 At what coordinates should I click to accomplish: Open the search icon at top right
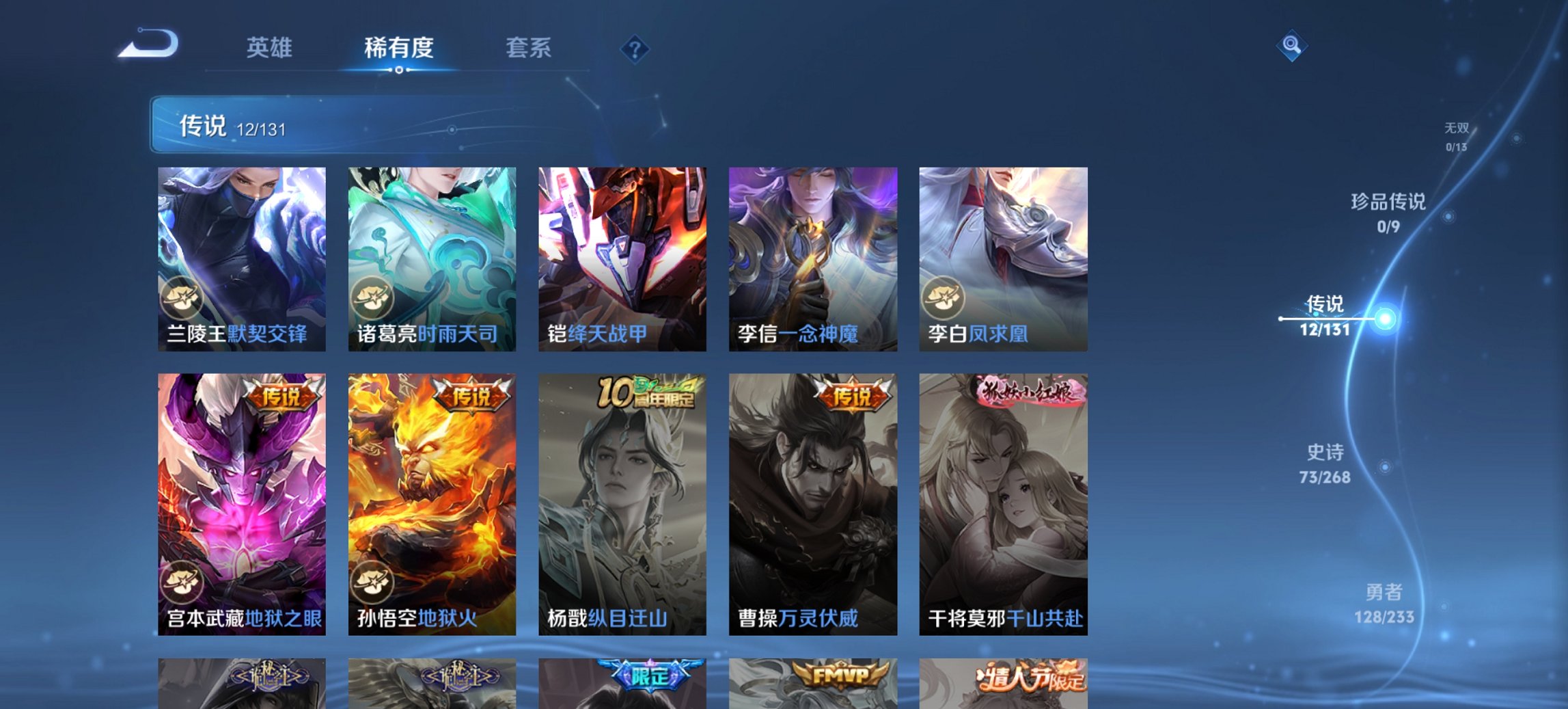point(1293,46)
